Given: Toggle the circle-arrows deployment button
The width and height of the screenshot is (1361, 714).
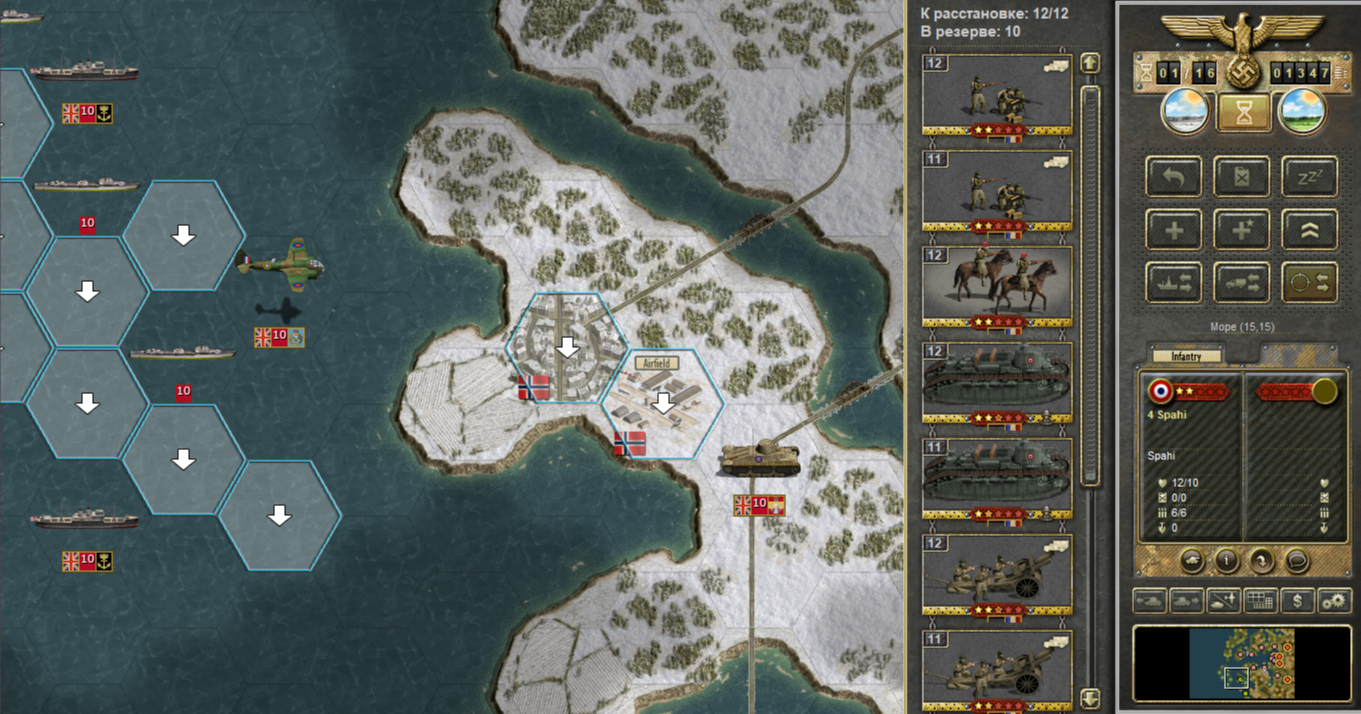Looking at the screenshot, I should coord(1309,284).
